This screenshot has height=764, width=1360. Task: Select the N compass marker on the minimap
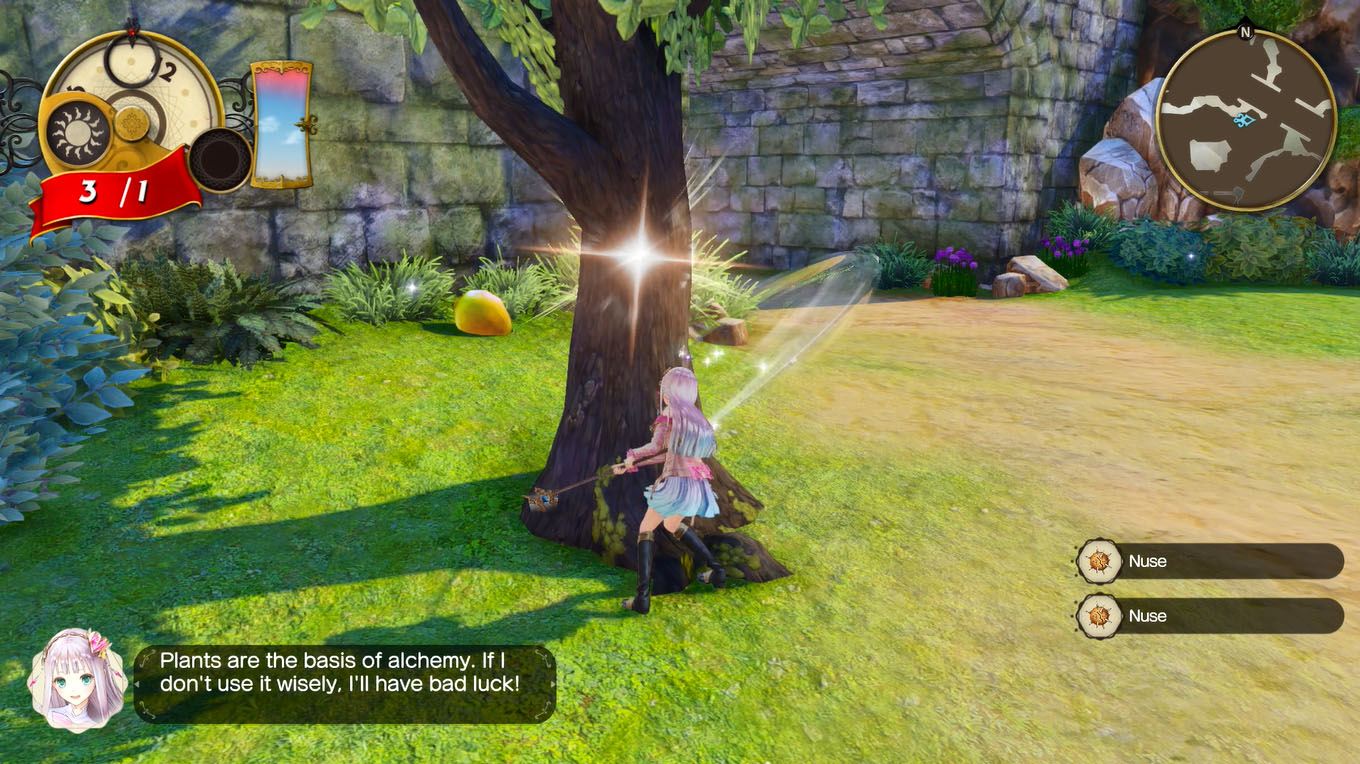[x=1243, y=34]
